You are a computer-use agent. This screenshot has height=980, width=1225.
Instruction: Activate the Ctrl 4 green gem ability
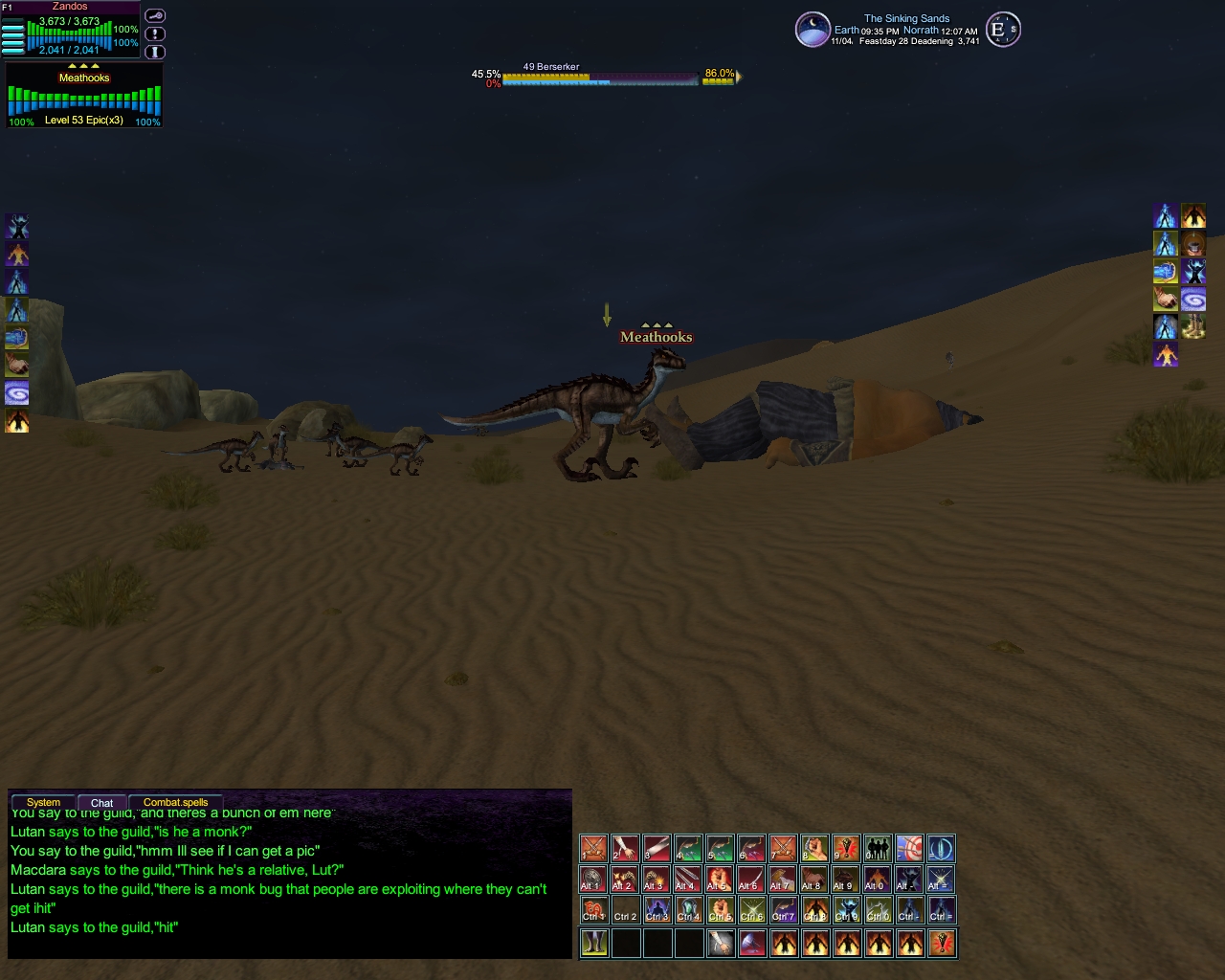click(688, 911)
